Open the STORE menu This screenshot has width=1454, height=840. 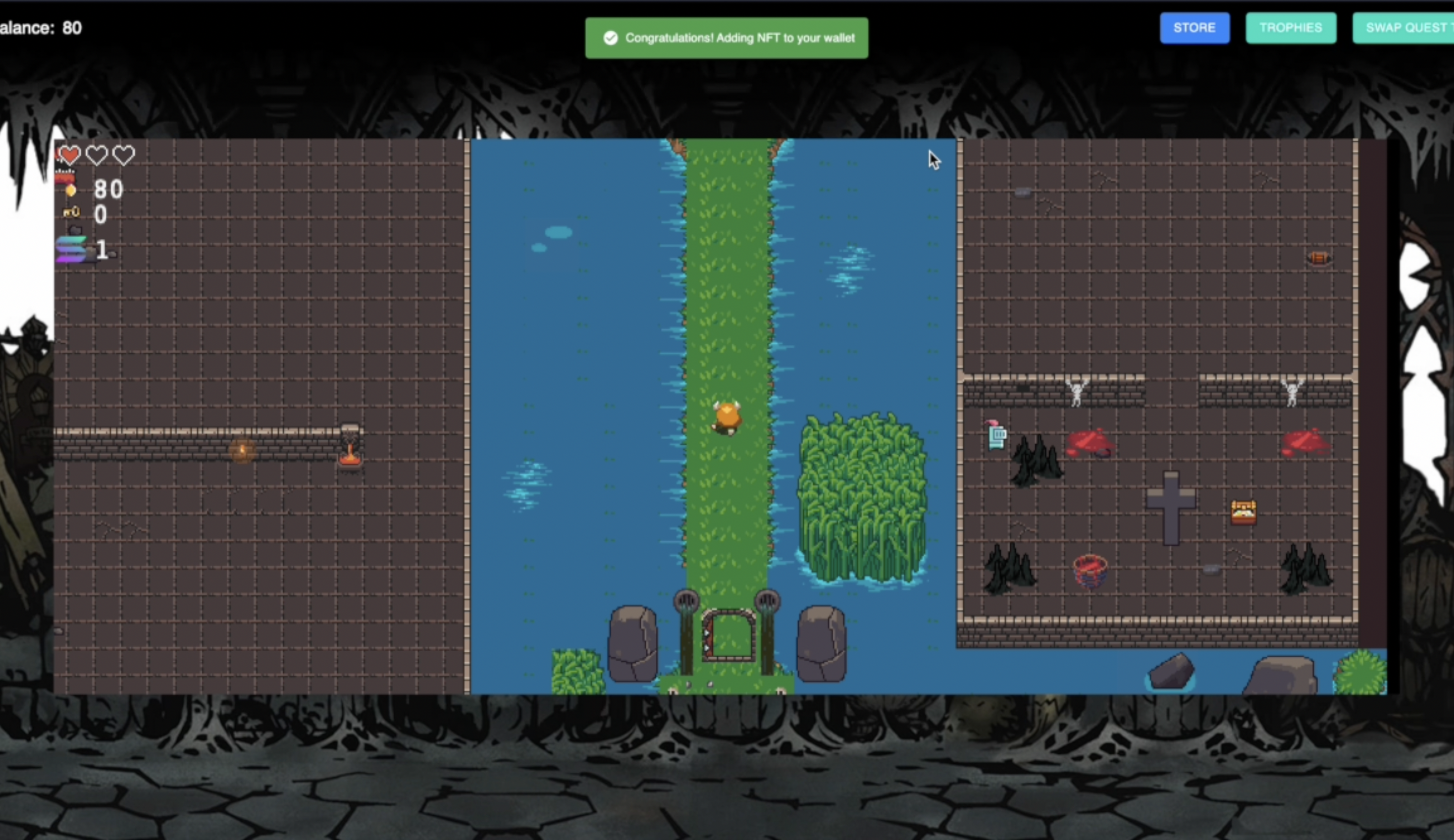(1195, 28)
